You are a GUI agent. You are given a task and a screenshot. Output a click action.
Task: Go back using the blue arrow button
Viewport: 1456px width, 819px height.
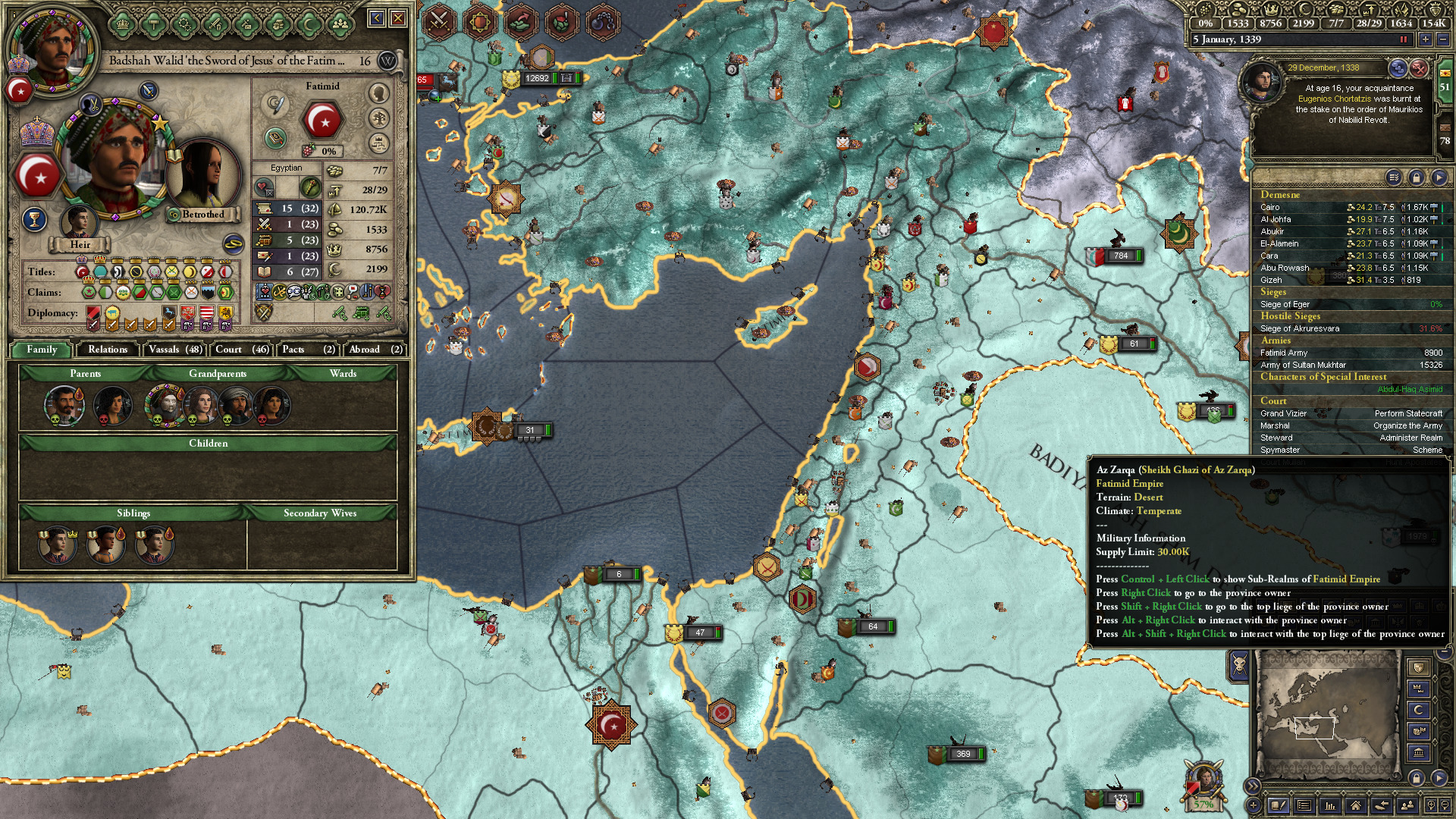click(377, 18)
